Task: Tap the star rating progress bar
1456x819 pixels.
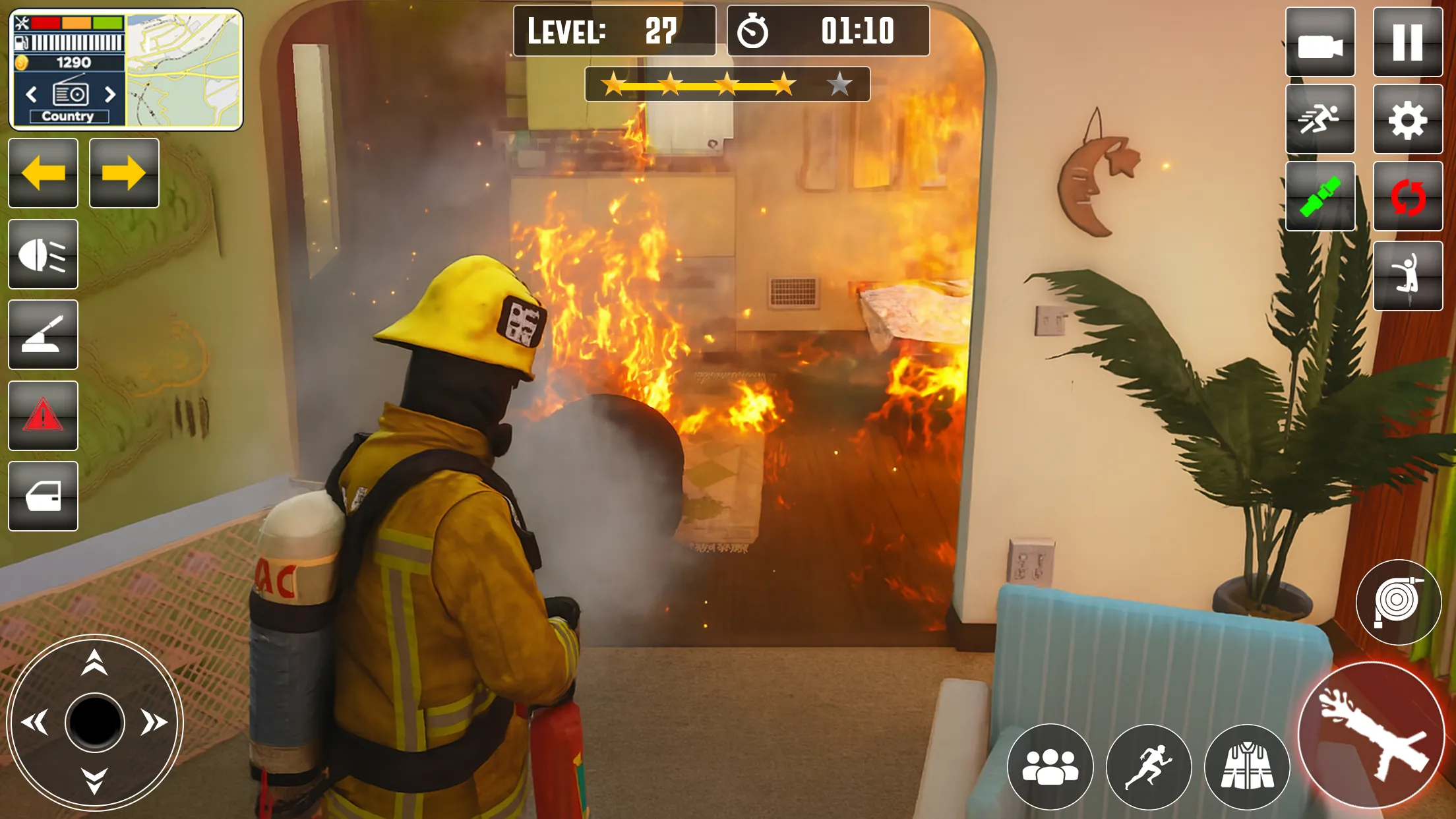Action: (725, 84)
